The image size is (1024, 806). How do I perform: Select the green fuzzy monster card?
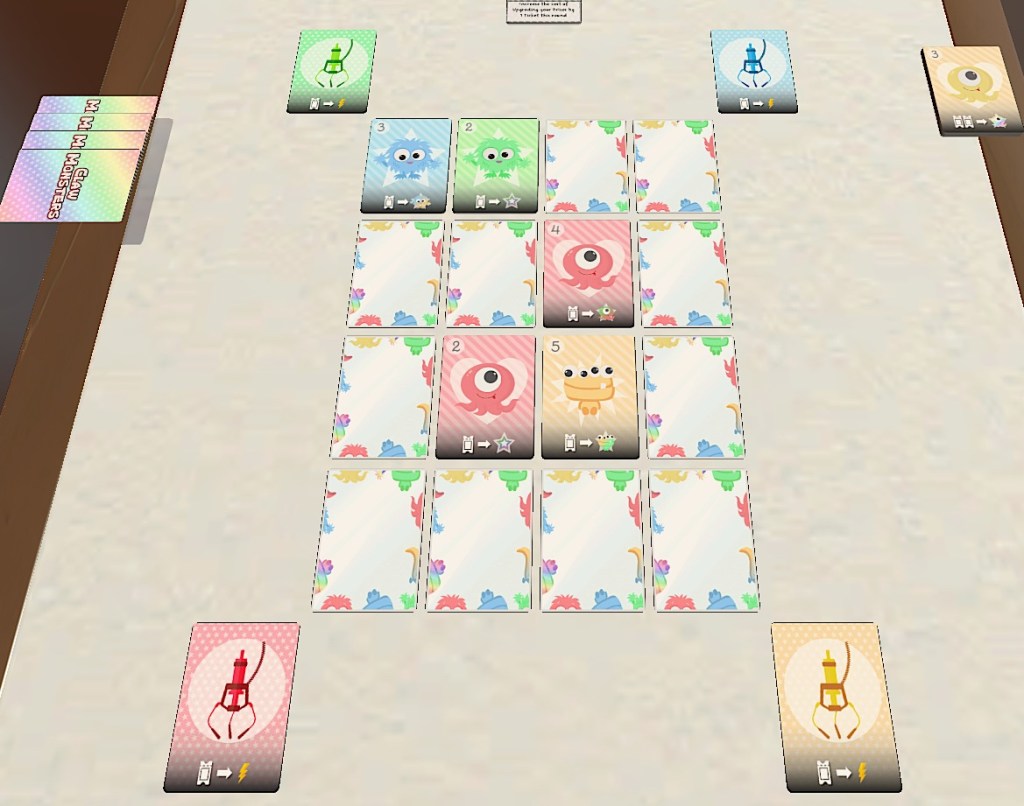click(496, 165)
